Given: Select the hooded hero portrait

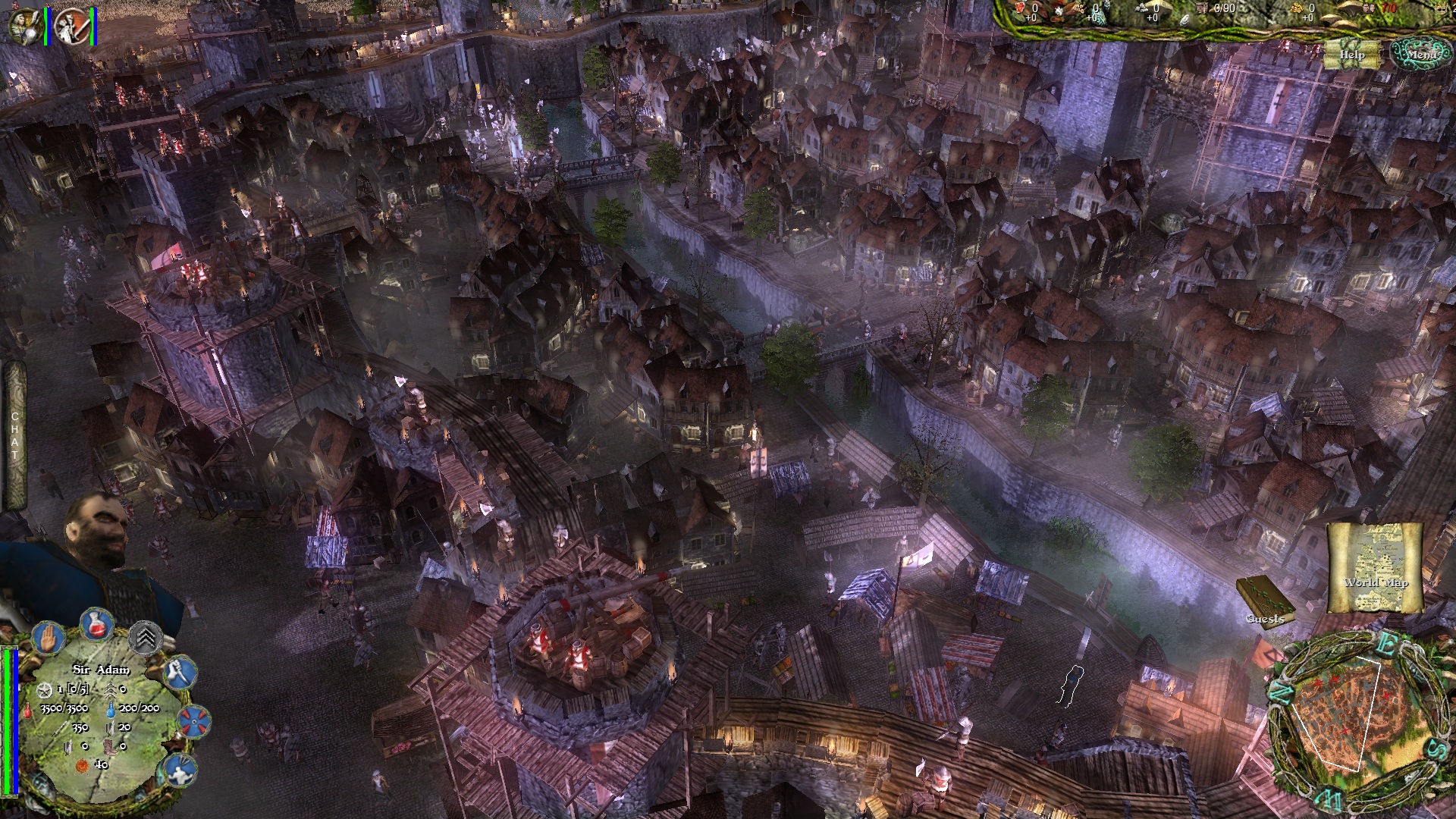Looking at the screenshot, I should 24,26.
